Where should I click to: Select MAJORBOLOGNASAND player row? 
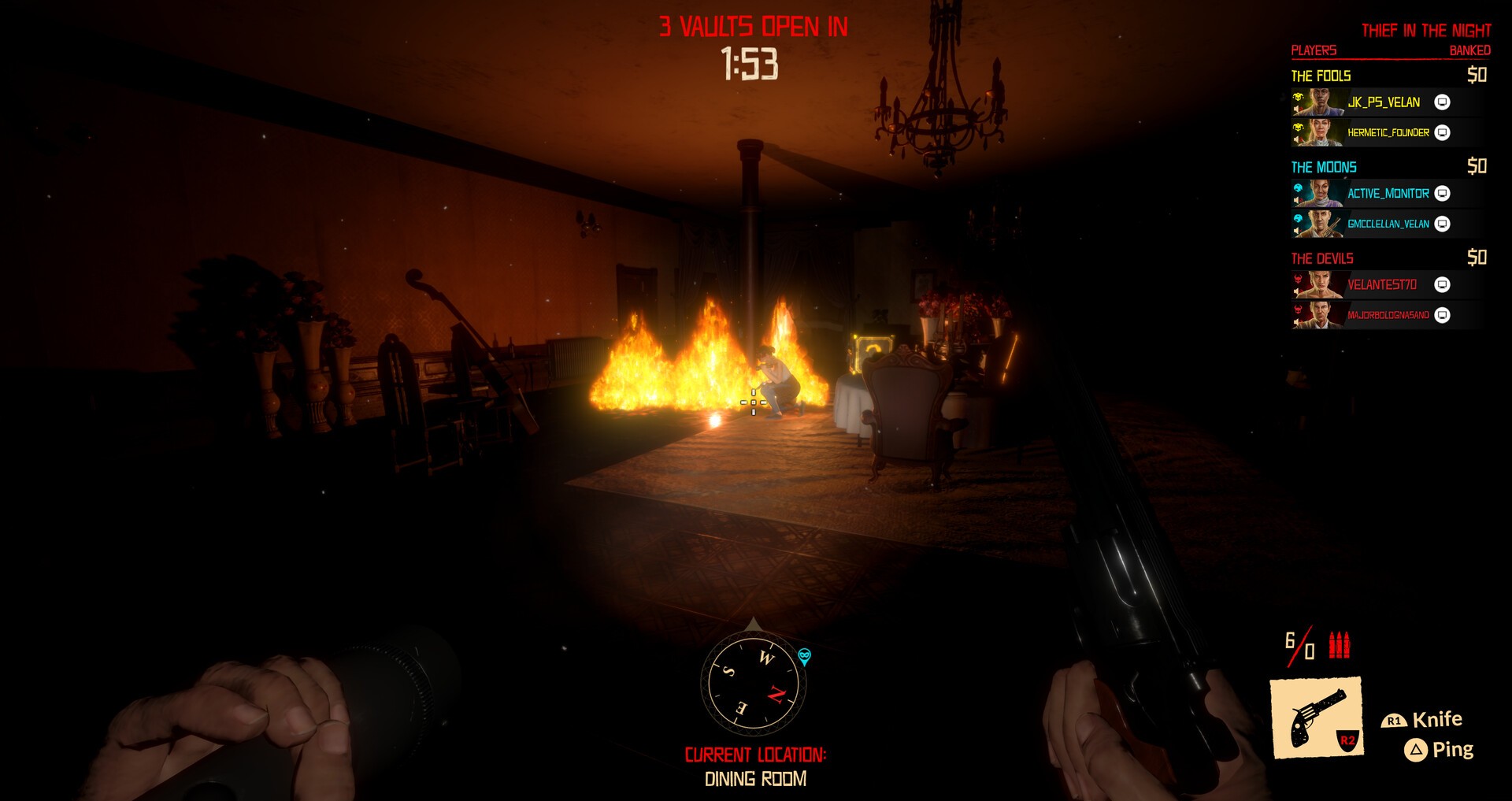point(1388,315)
